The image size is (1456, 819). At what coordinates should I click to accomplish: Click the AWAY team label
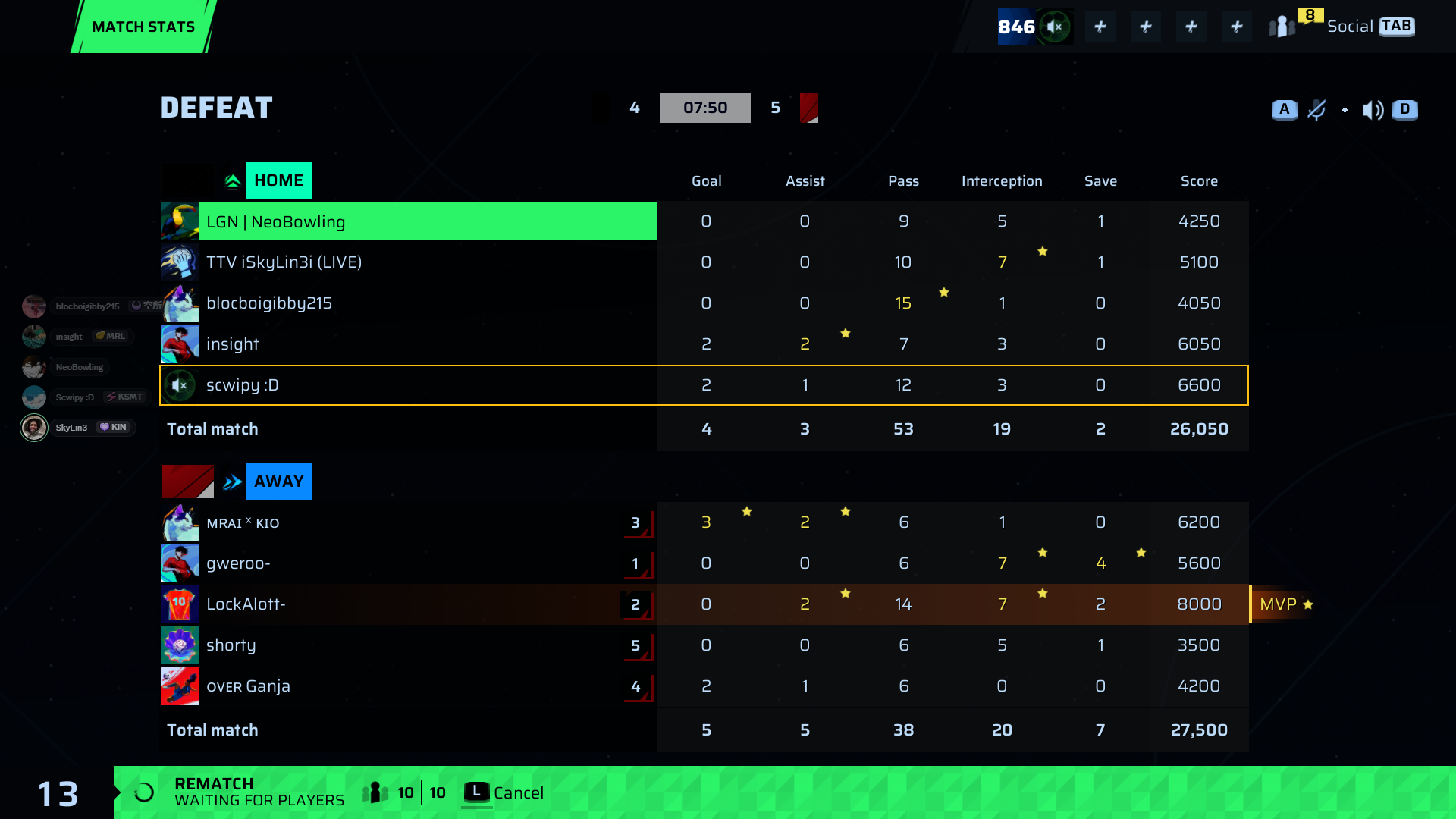(278, 482)
